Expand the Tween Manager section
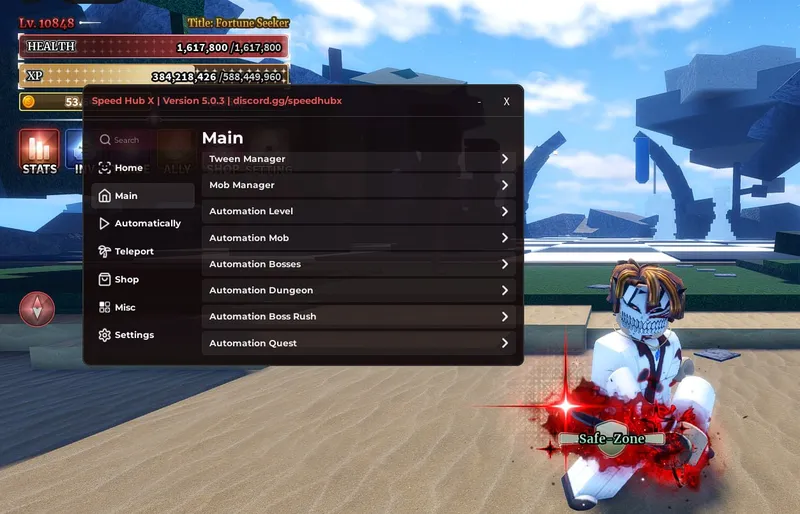800x514 pixels. pyautogui.click(x=360, y=159)
